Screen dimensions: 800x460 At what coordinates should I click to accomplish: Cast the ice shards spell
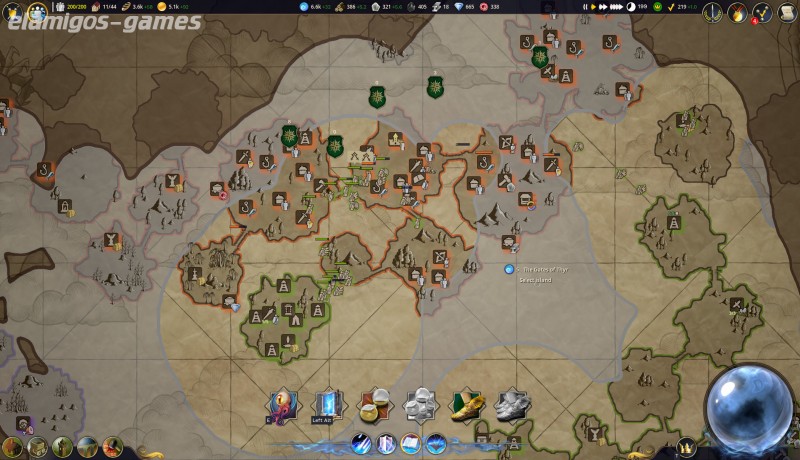(x=361, y=443)
